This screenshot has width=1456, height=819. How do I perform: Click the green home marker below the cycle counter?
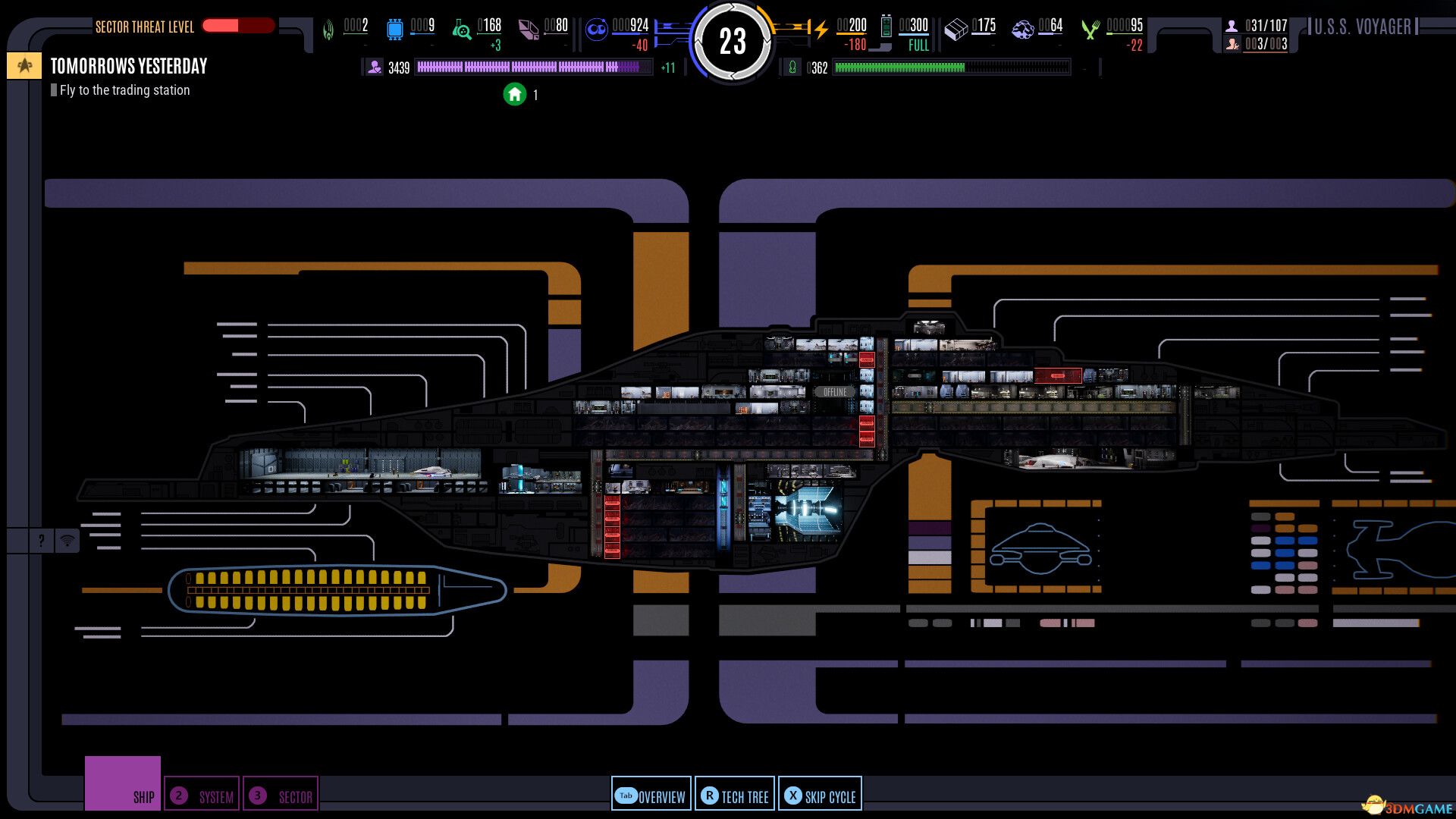coord(516,96)
